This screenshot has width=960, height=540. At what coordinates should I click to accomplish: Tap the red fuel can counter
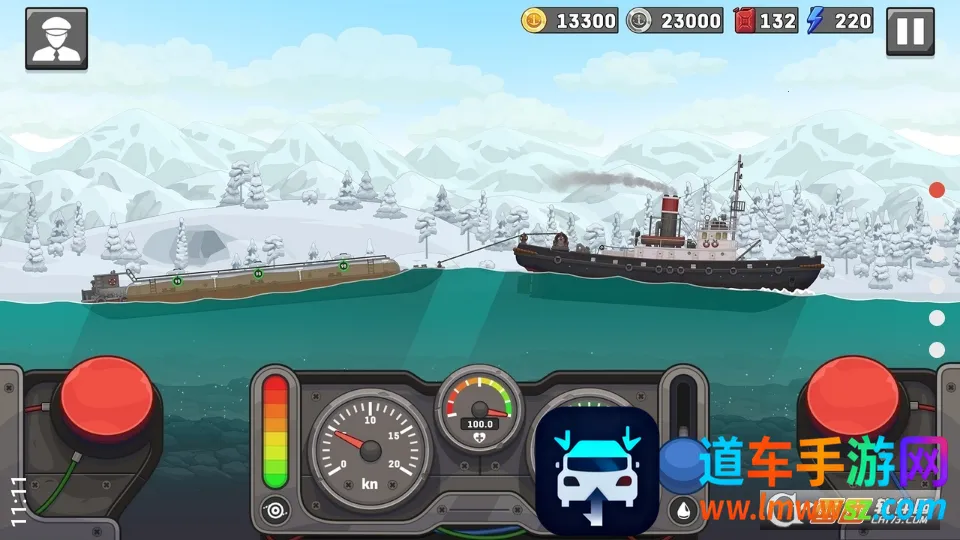(767, 20)
